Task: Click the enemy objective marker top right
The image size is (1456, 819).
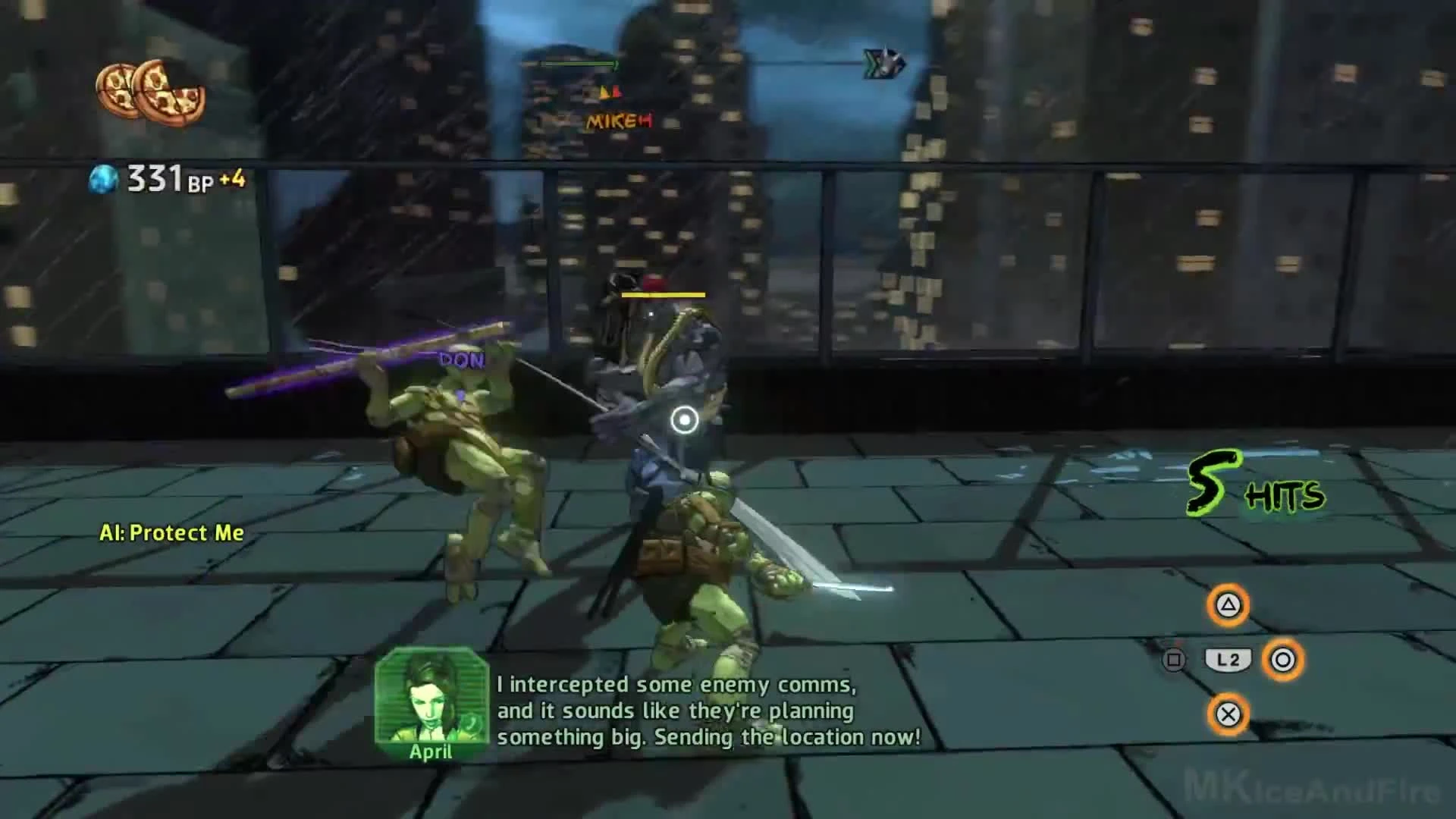Action: pyautogui.click(x=882, y=64)
